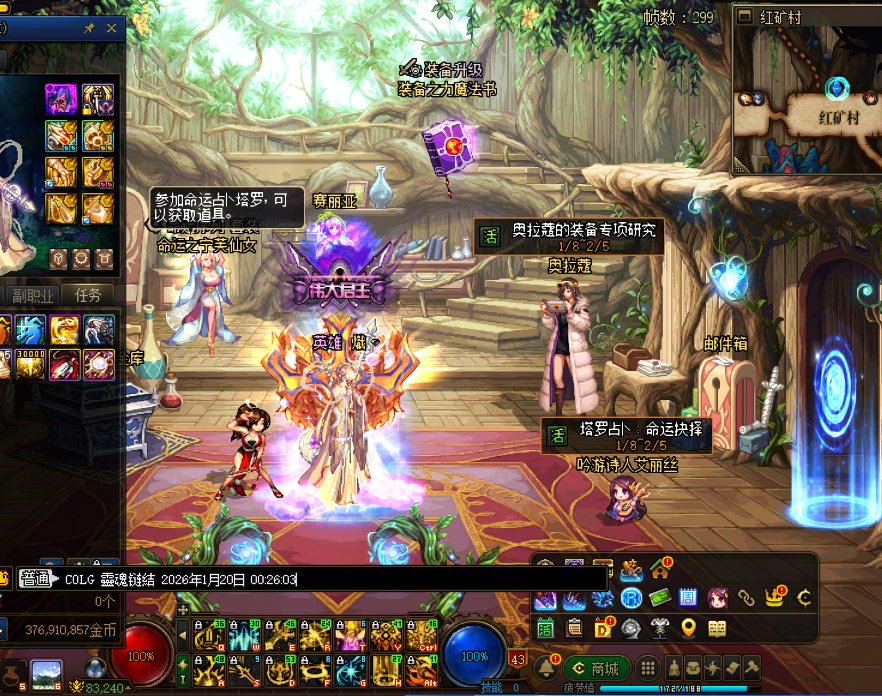Image resolution: width=882 pixels, height=696 pixels.
Task: Open the chain link icon
Action: click(x=746, y=598)
